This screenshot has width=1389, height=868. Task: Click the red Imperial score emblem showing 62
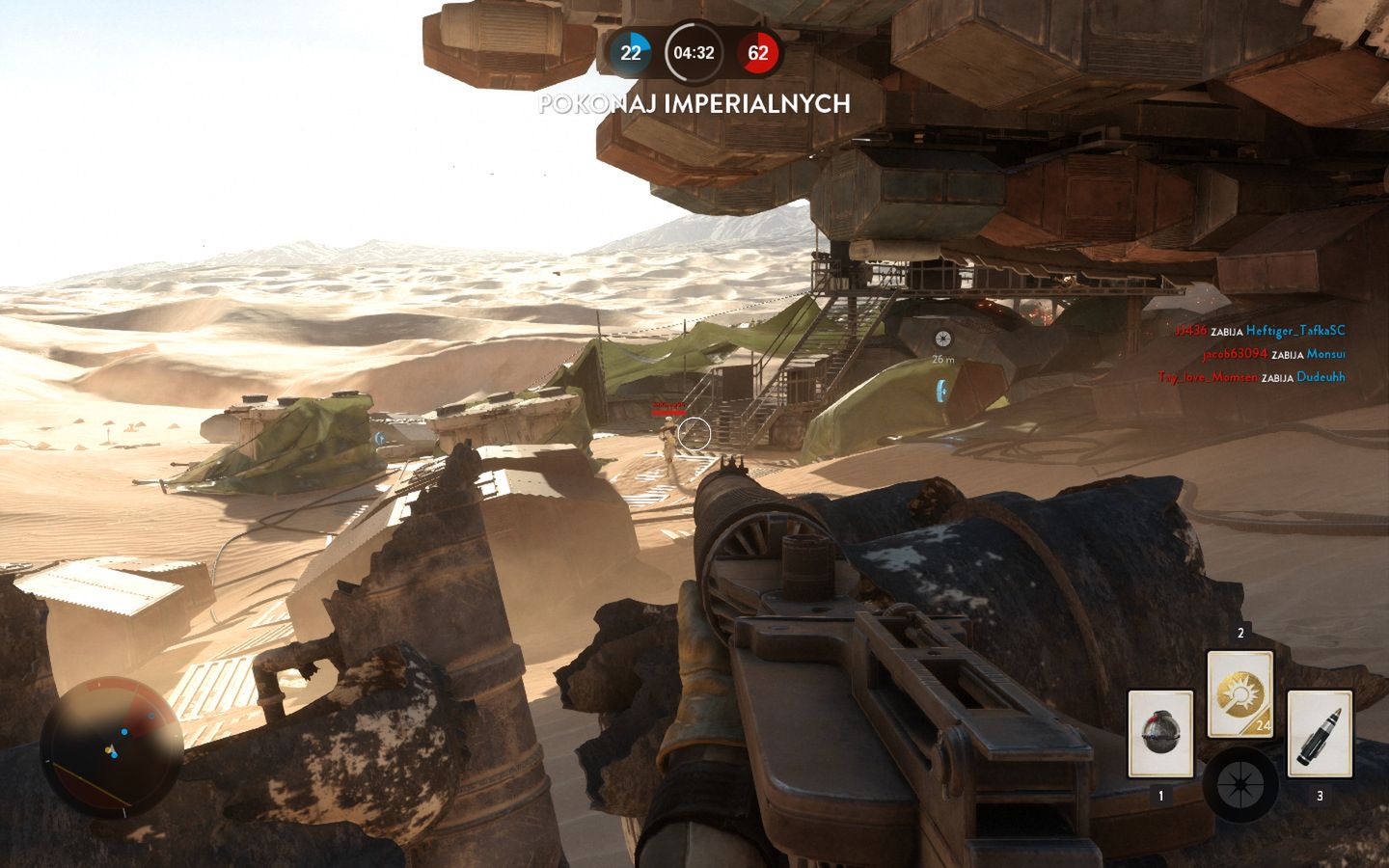coord(759,55)
